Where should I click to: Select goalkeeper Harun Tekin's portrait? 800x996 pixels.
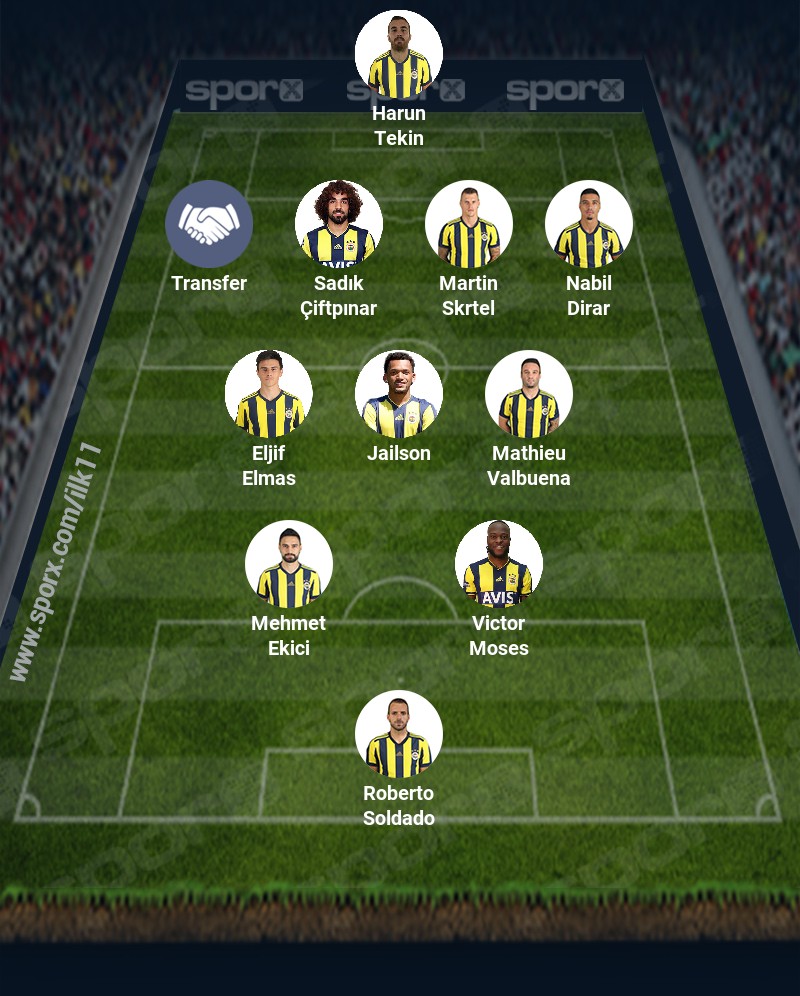[399, 55]
